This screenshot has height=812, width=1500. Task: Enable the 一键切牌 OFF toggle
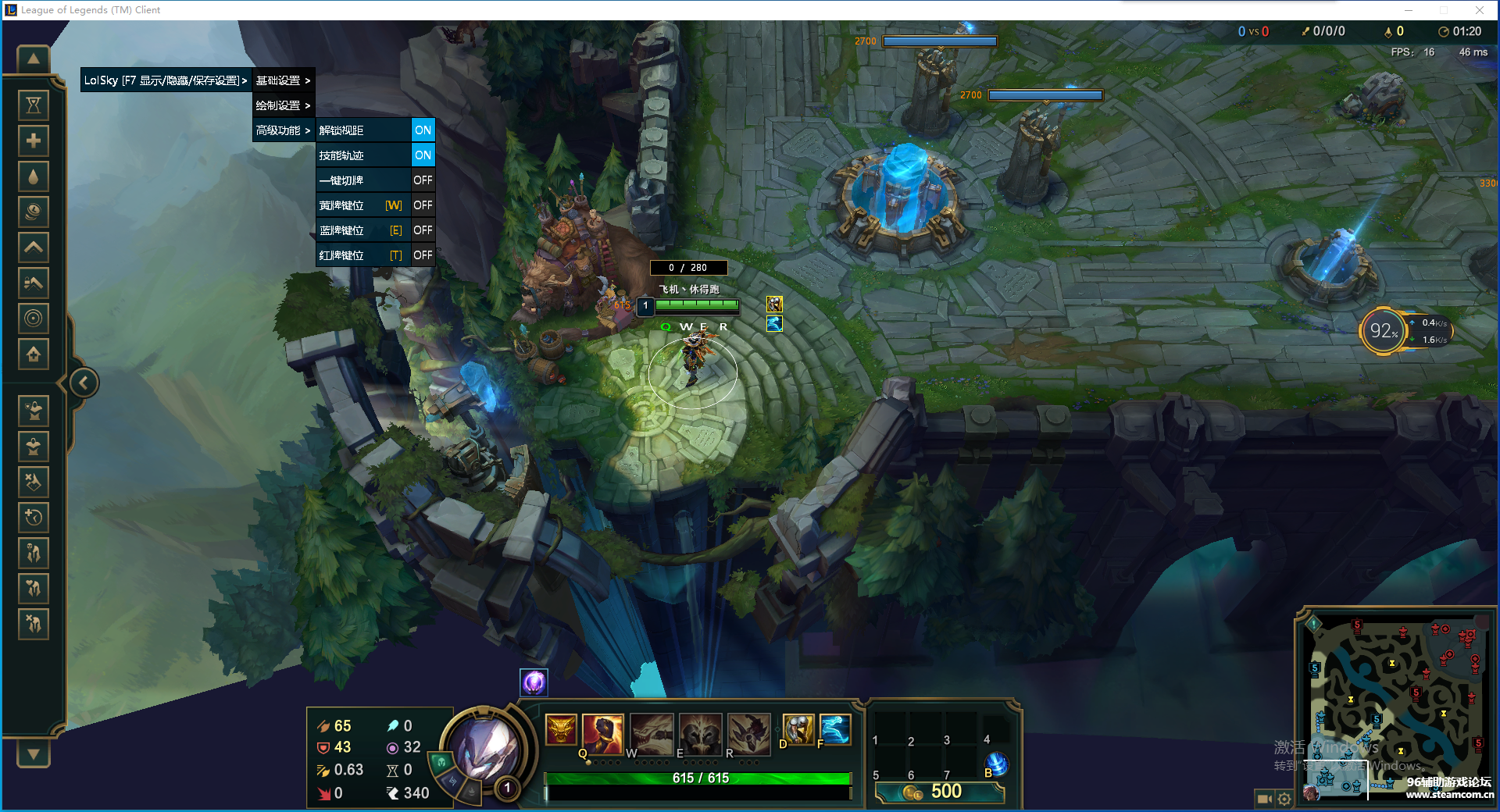click(x=423, y=180)
